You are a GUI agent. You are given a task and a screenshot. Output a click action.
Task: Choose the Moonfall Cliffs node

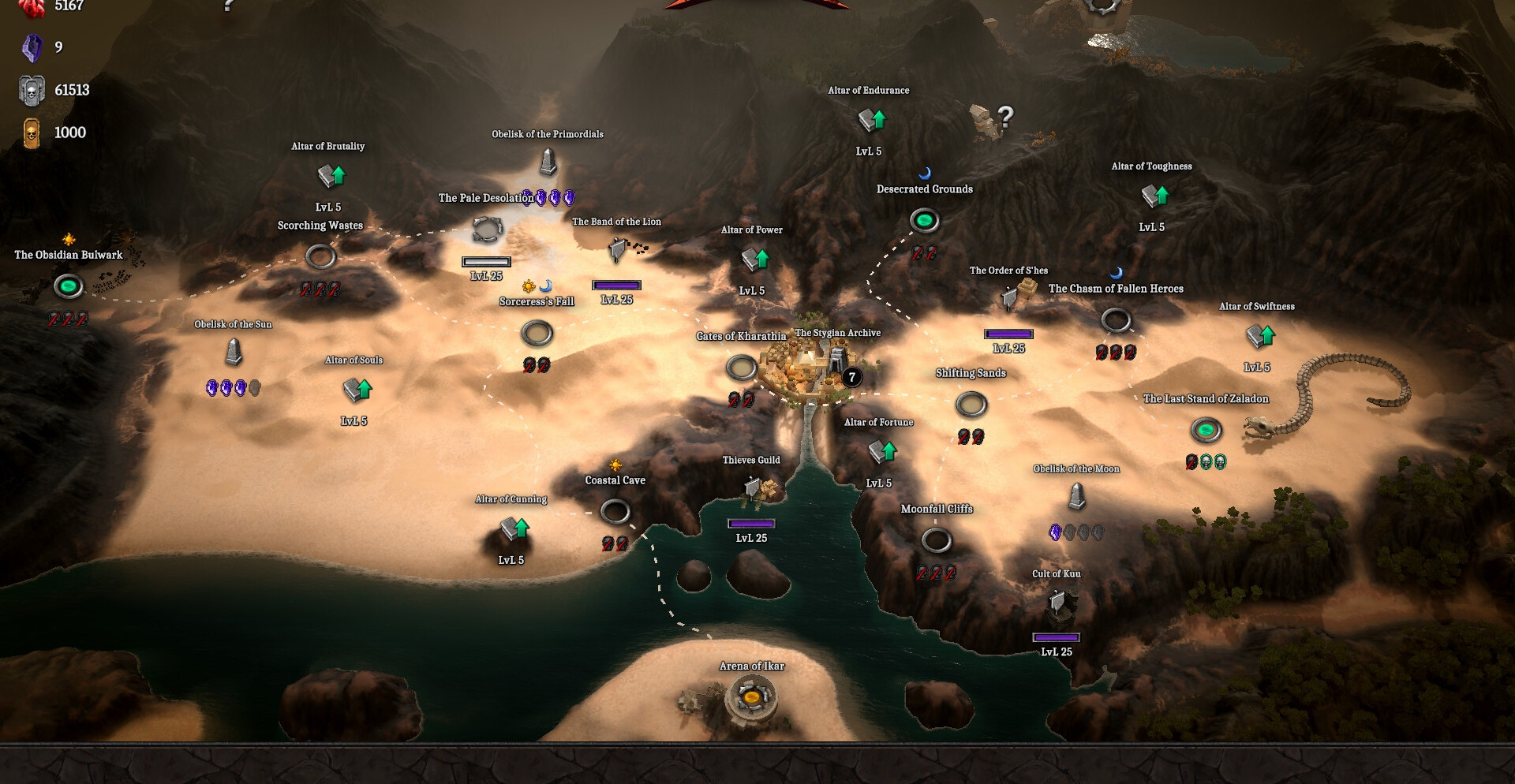tap(937, 540)
